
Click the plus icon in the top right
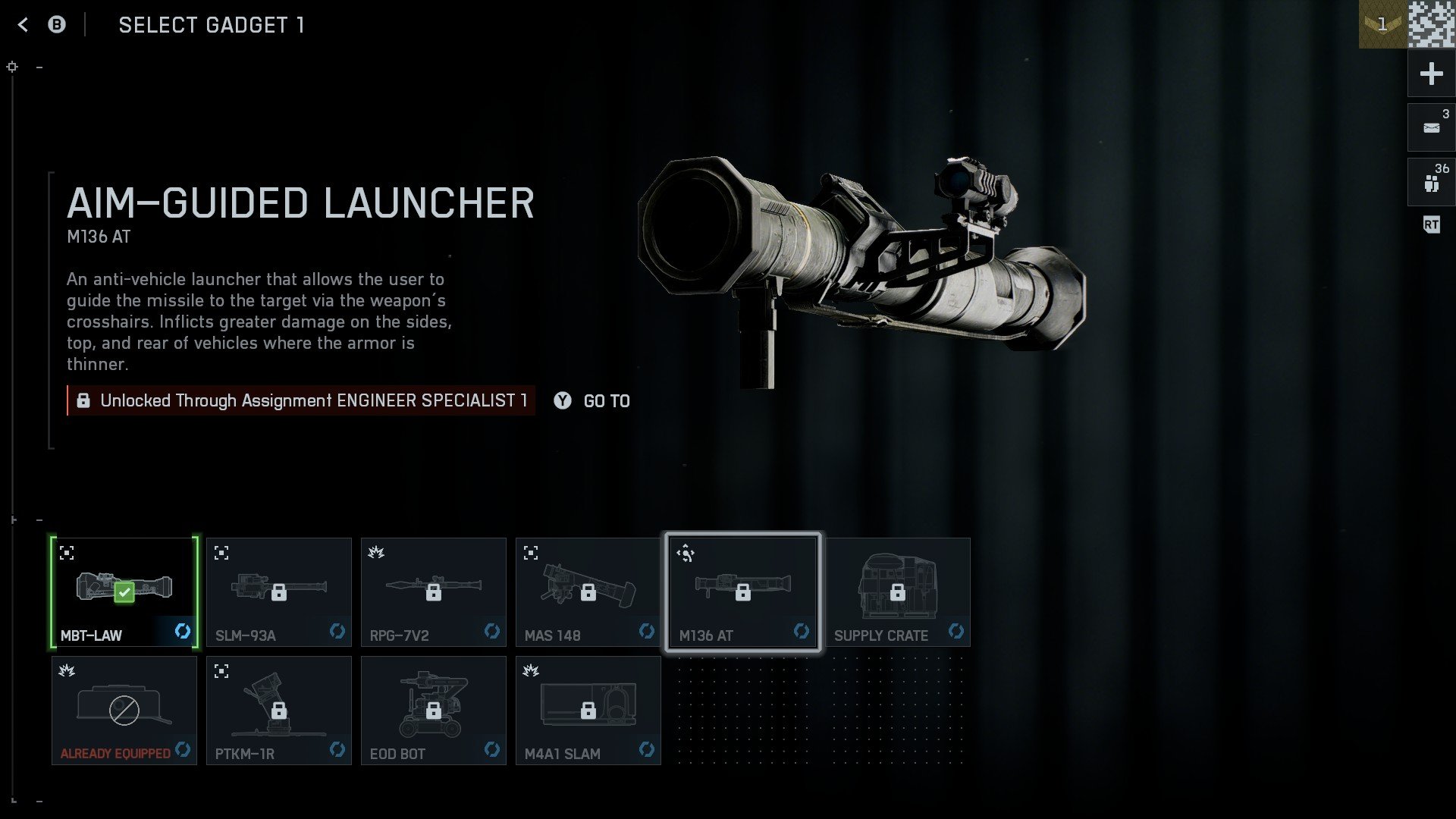(1430, 74)
